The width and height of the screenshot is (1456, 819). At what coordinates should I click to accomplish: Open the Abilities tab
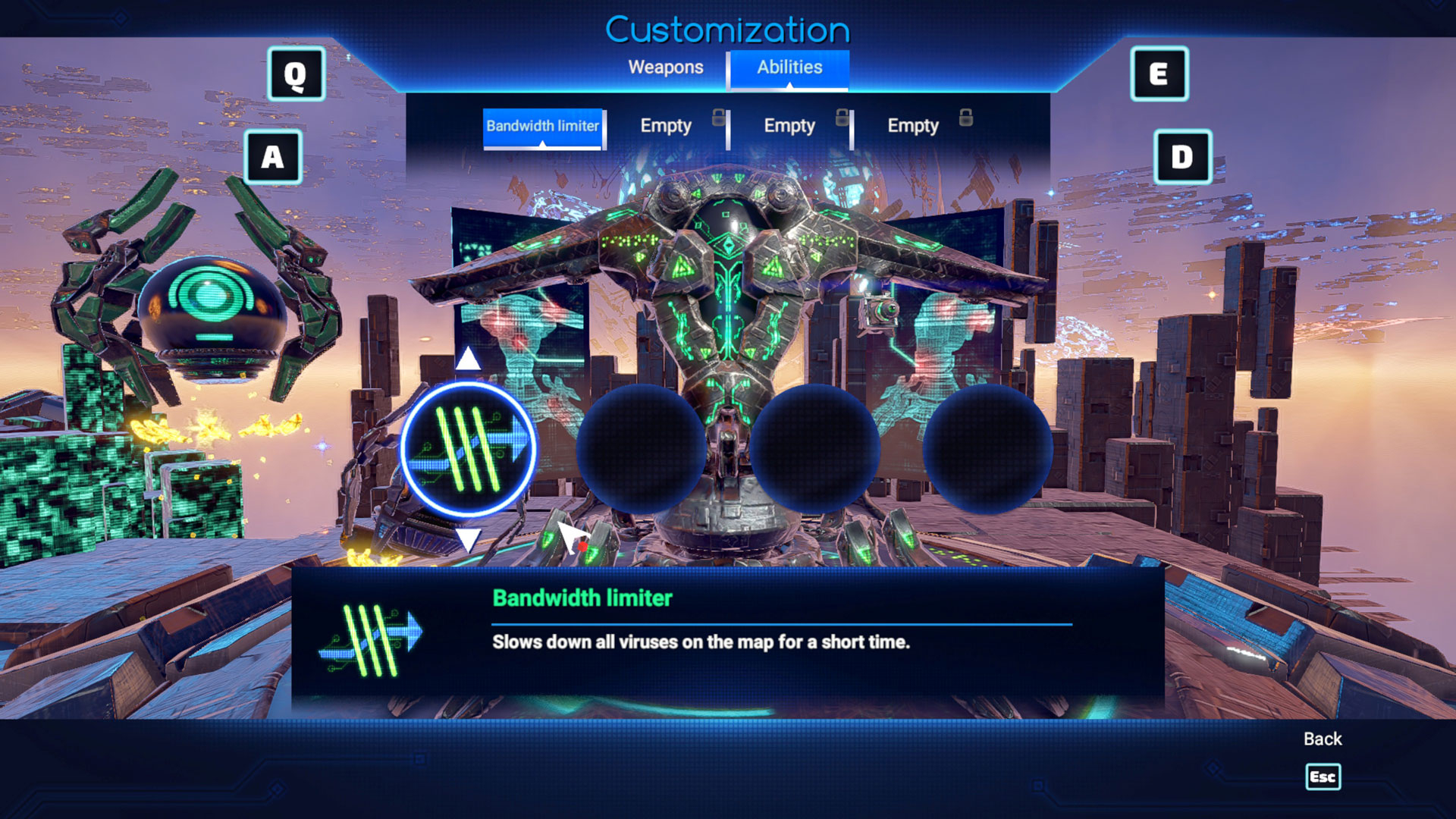(x=789, y=67)
